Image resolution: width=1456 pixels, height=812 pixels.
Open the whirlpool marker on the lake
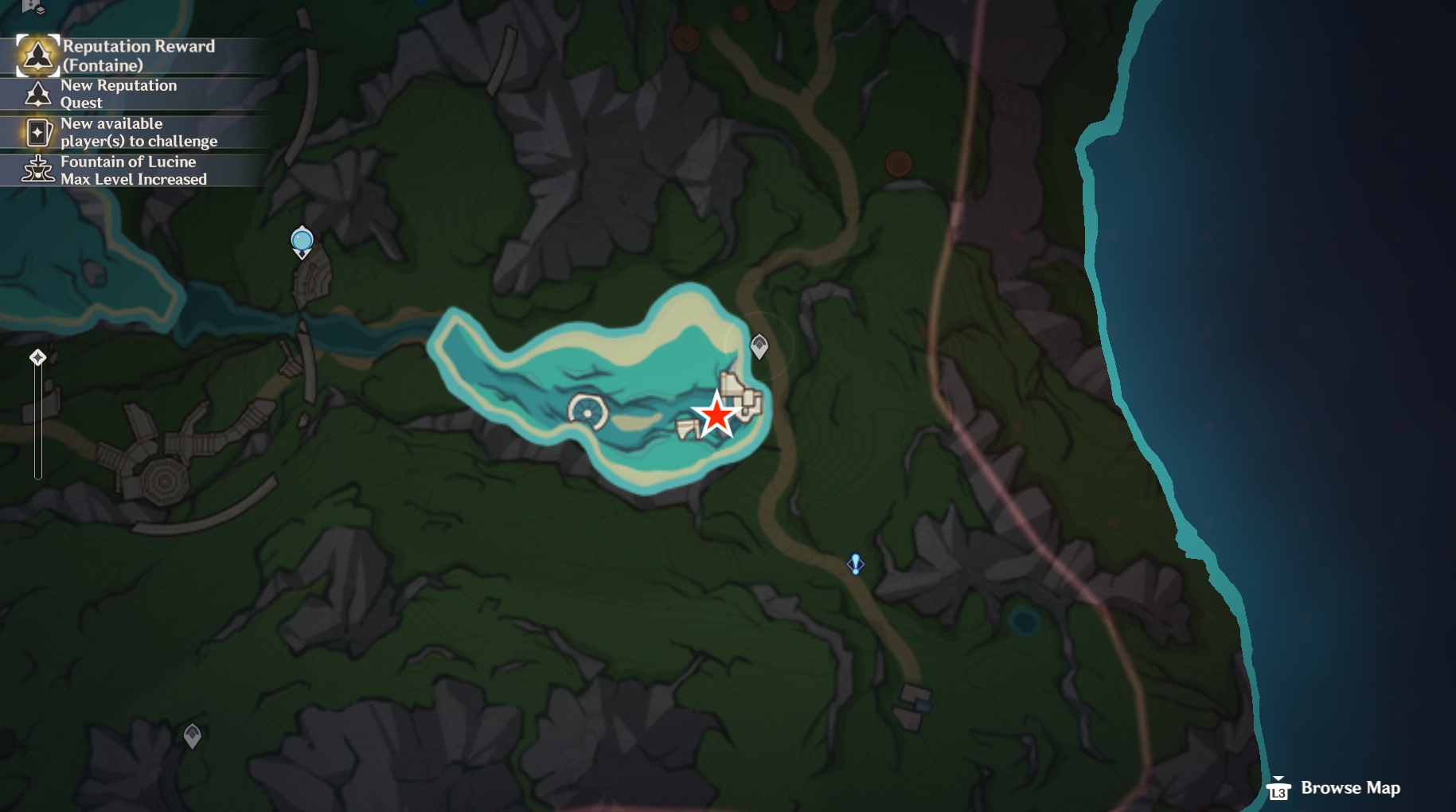point(587,412)
